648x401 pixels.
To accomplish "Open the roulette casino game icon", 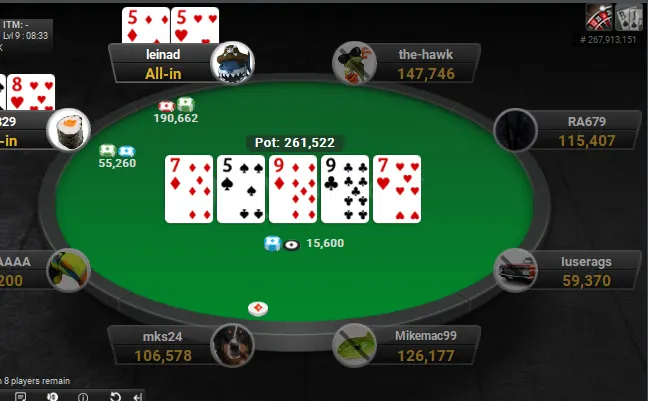I will 600,17.
